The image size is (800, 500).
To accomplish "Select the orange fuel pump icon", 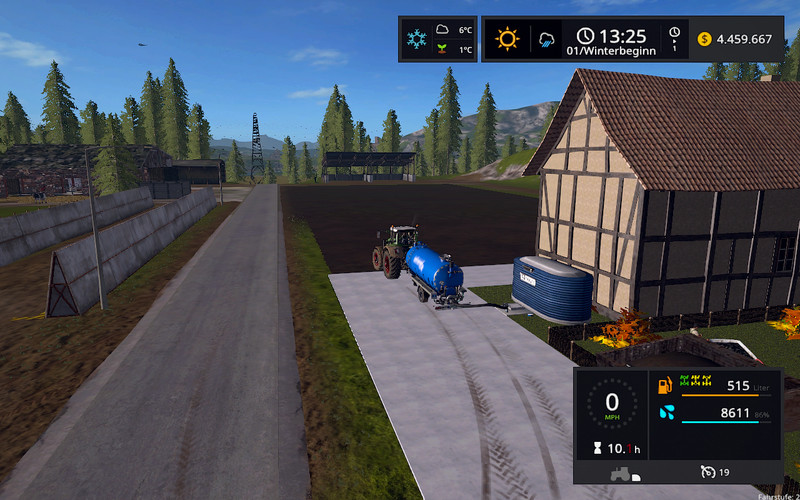I will pyautogui.click(x=665, y=385).
